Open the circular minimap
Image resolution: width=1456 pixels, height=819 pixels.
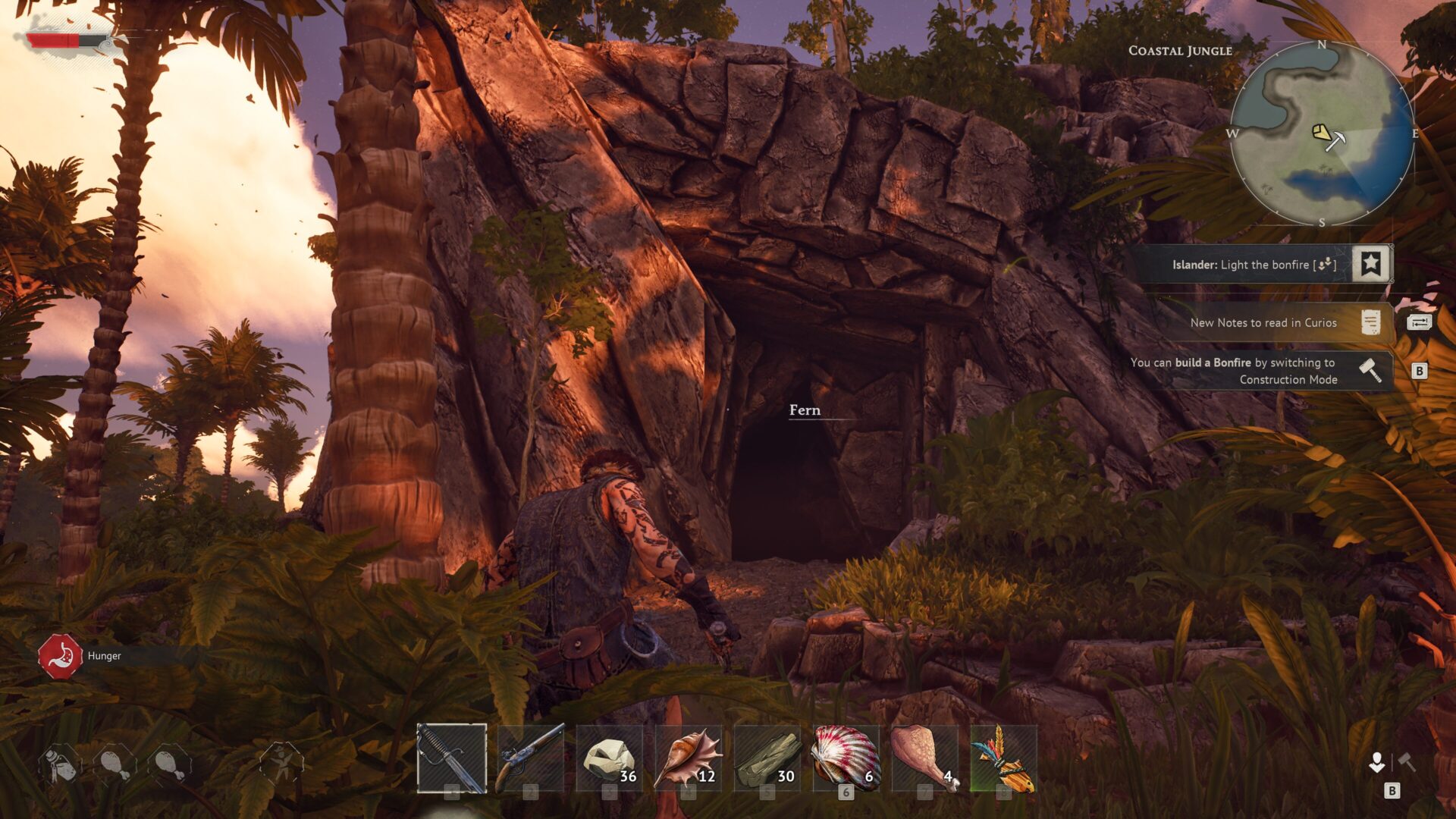tap(1322, 133)
